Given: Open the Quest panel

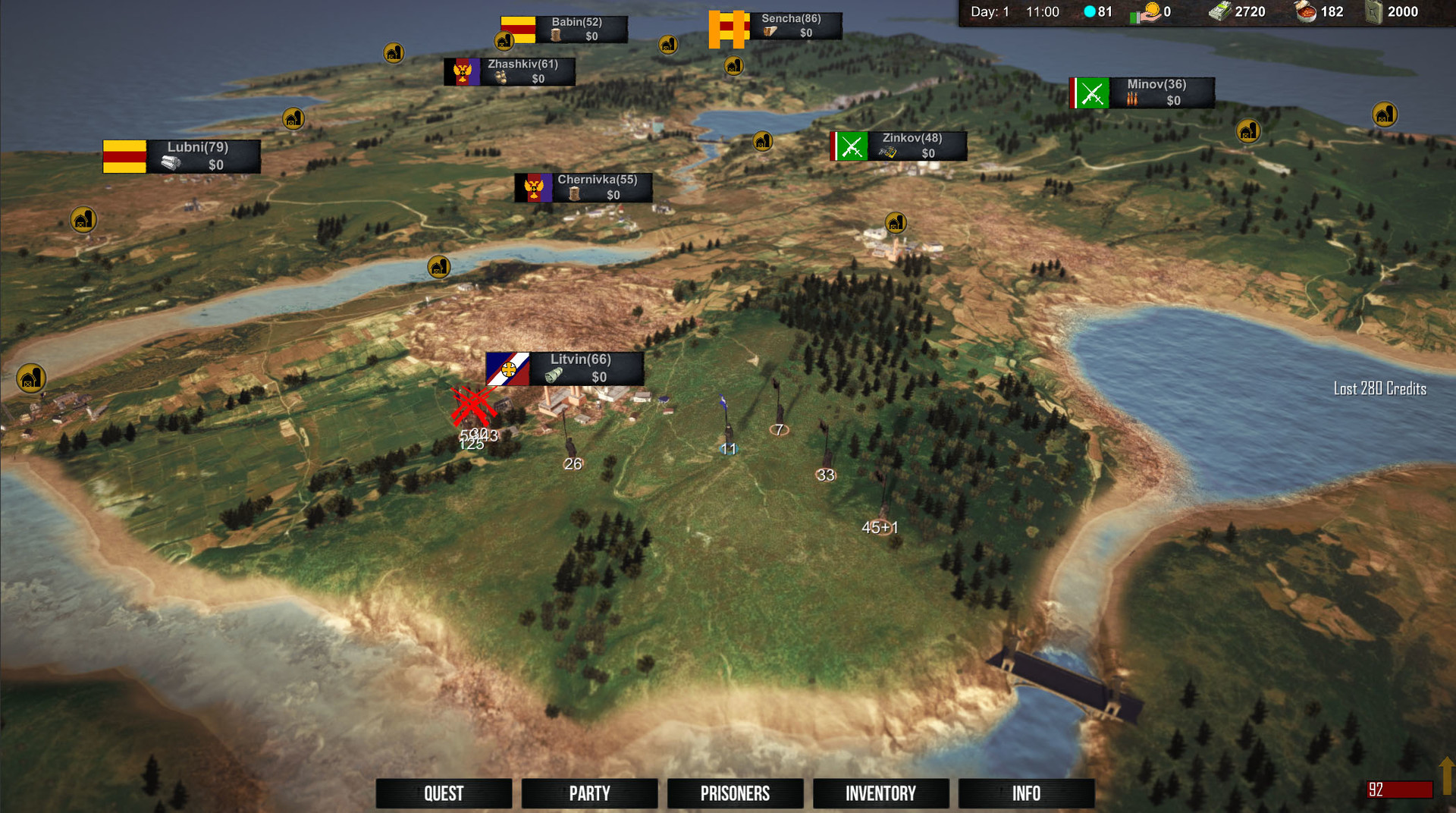Looking at the screenshot, I should coord(444,793).
